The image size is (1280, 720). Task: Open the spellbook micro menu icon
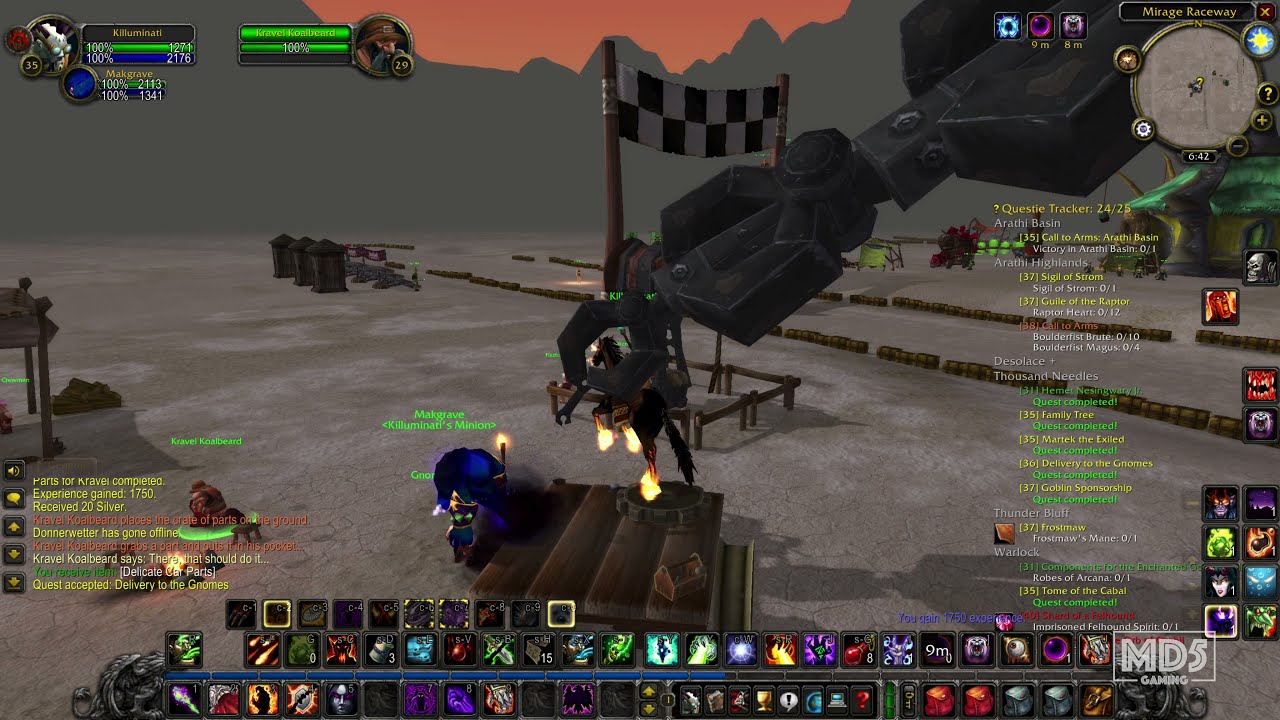pos(715,700)
